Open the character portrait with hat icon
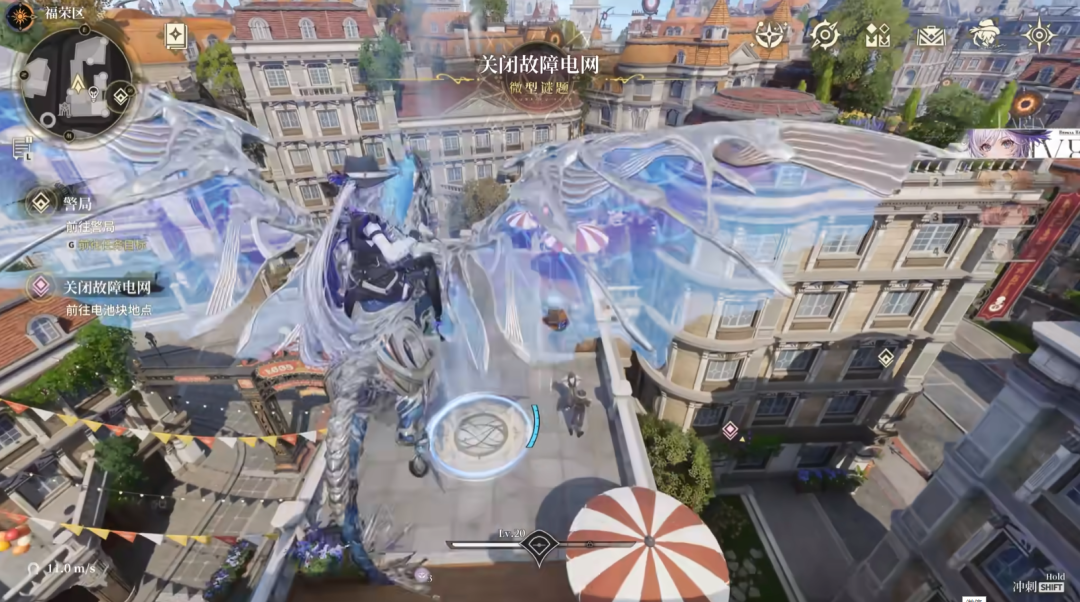This screenshot has width=1080, height=602. (x=985, y=35)
